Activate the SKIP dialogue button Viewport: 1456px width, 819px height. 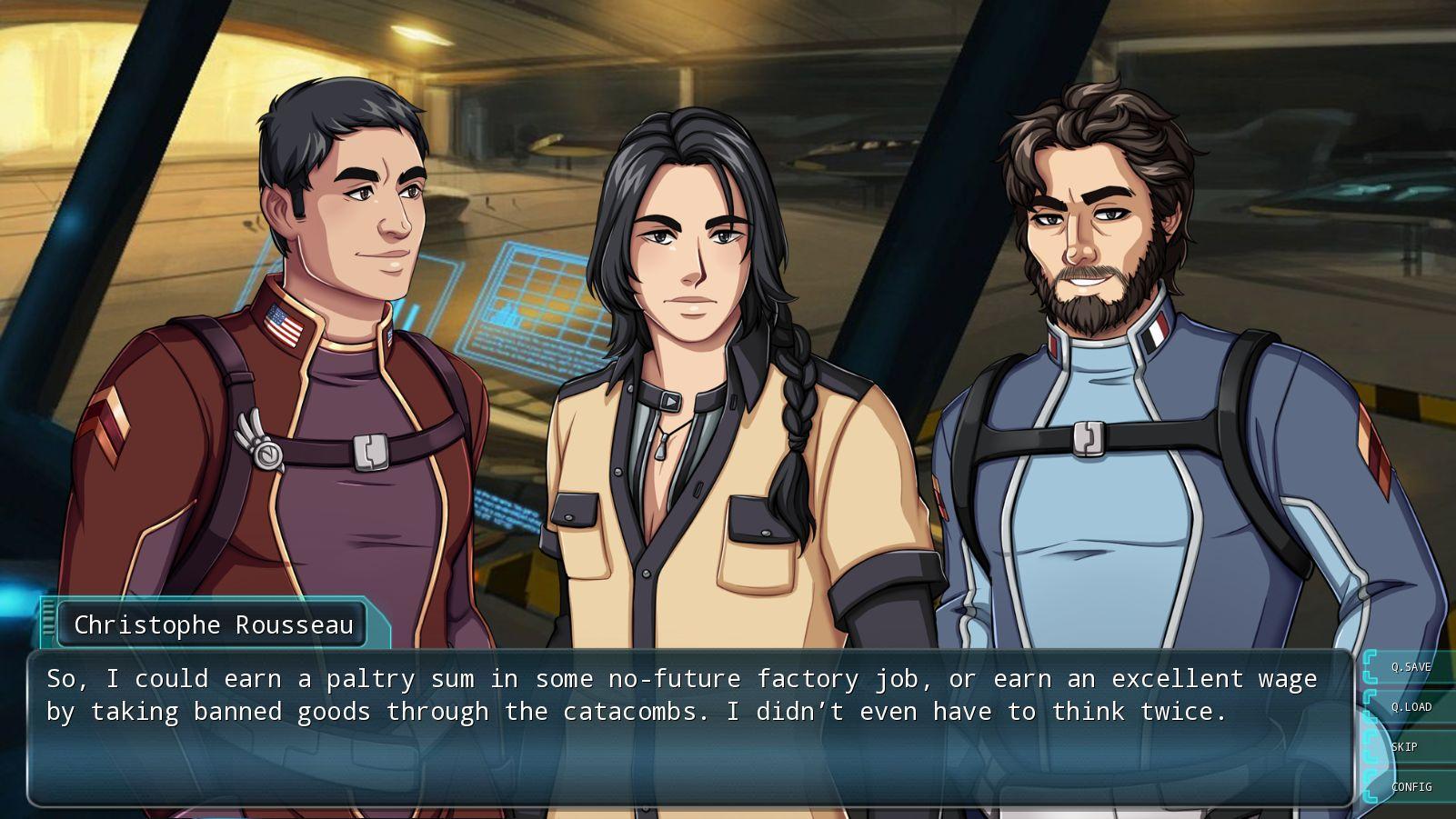pyautogui.click(x=1404, y=747)
